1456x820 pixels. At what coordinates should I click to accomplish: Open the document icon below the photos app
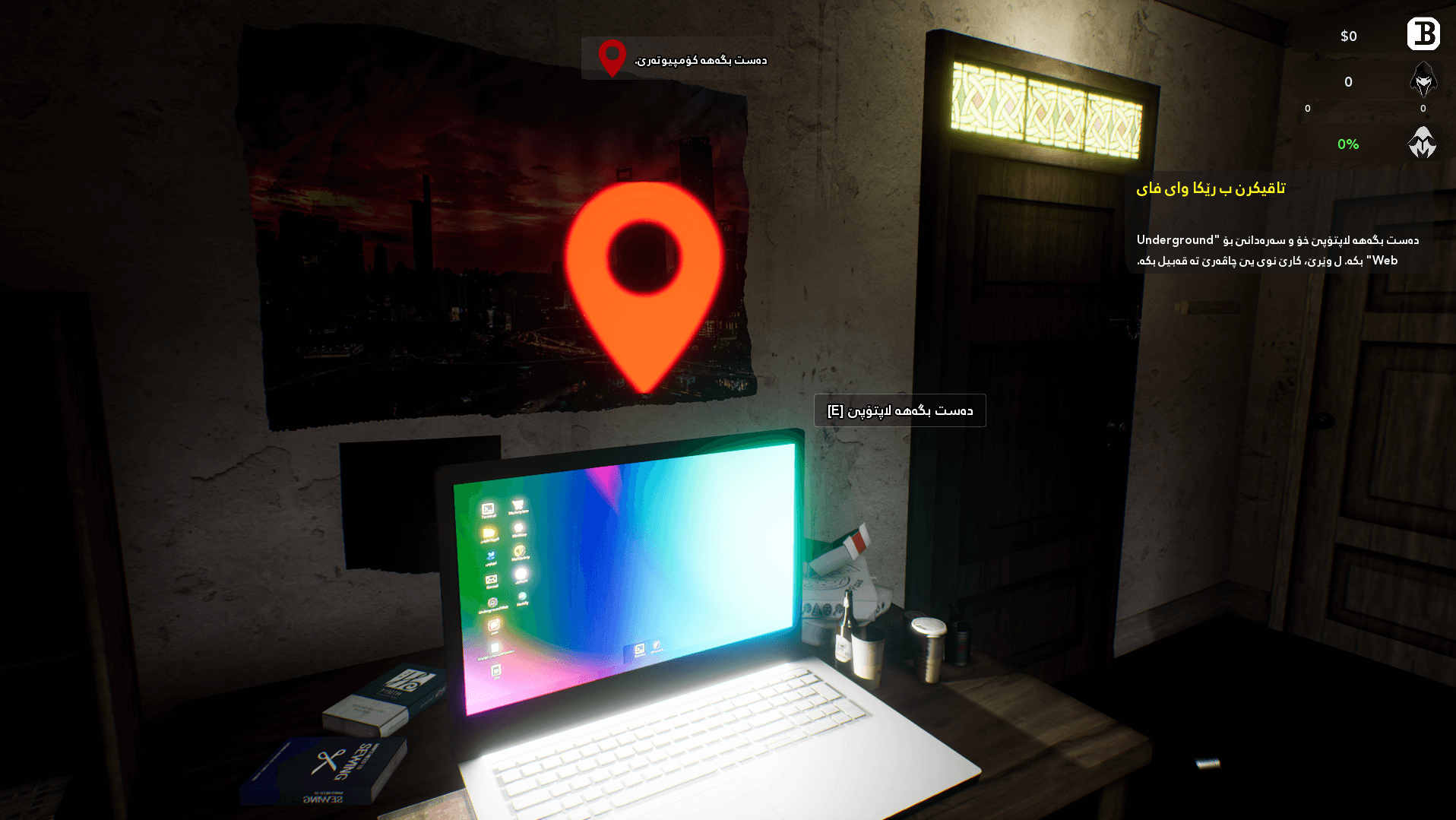pyautogui.click(x=495, y=647)
